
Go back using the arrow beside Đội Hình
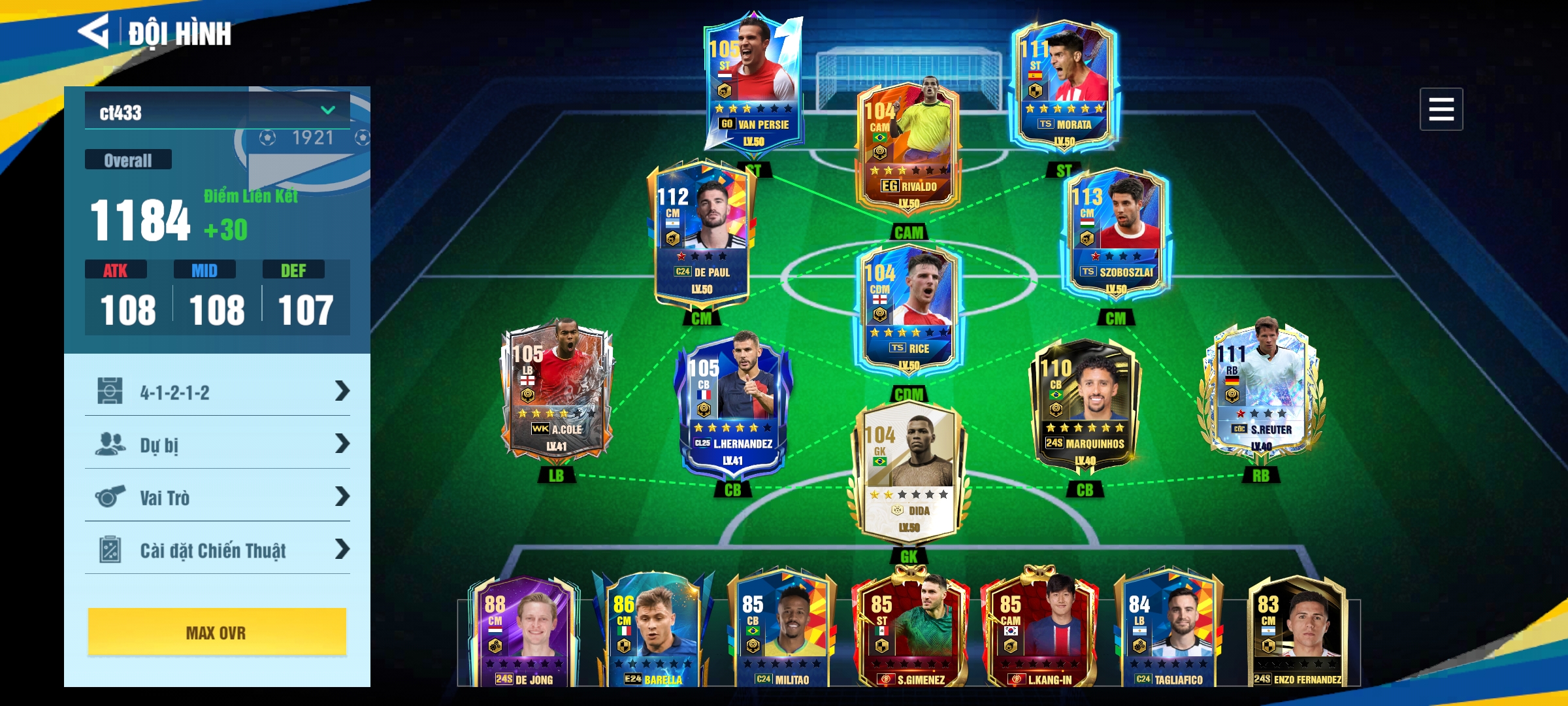tap(93, 31)
